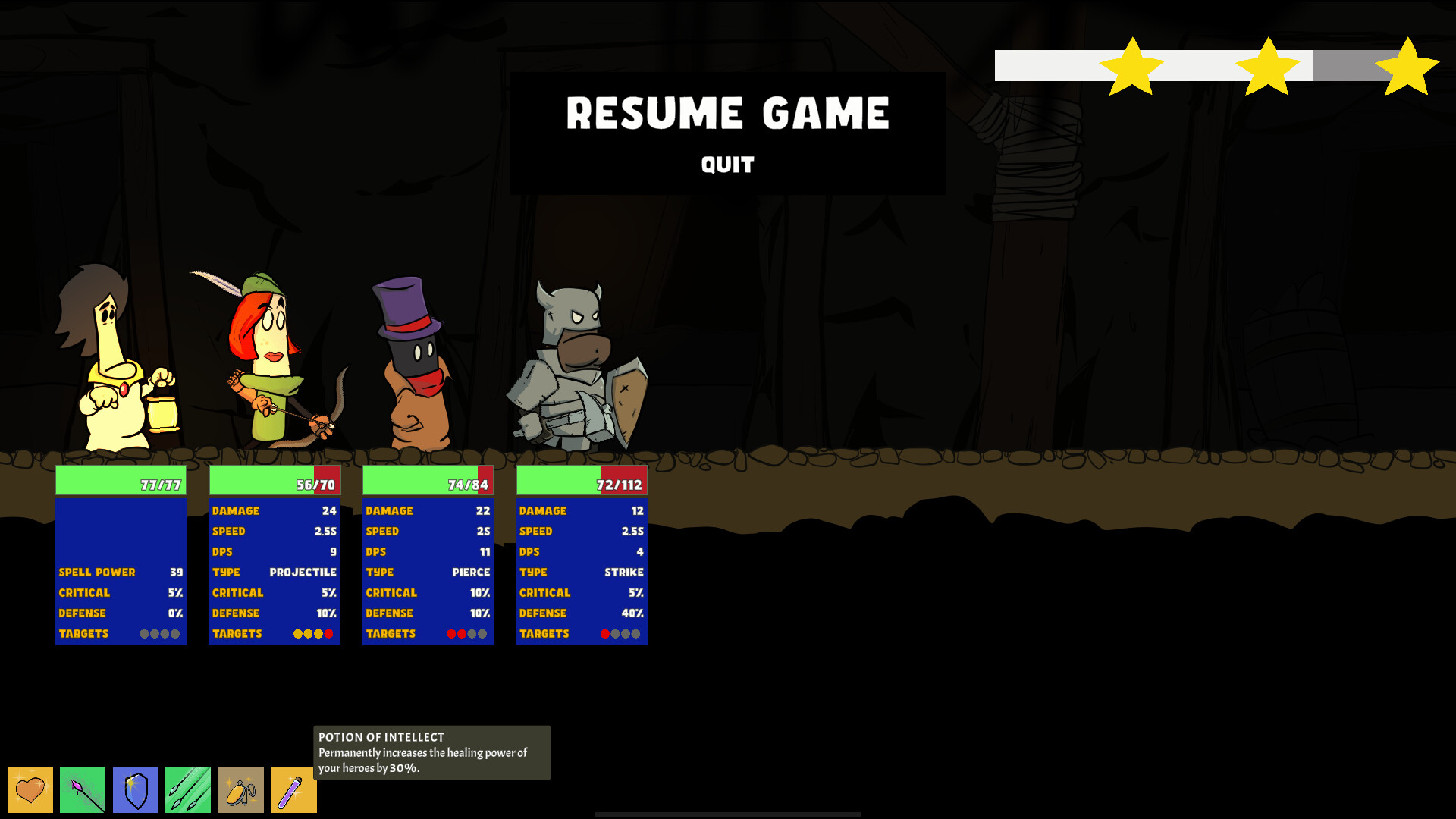Click Resume Game

click(728, 114)
